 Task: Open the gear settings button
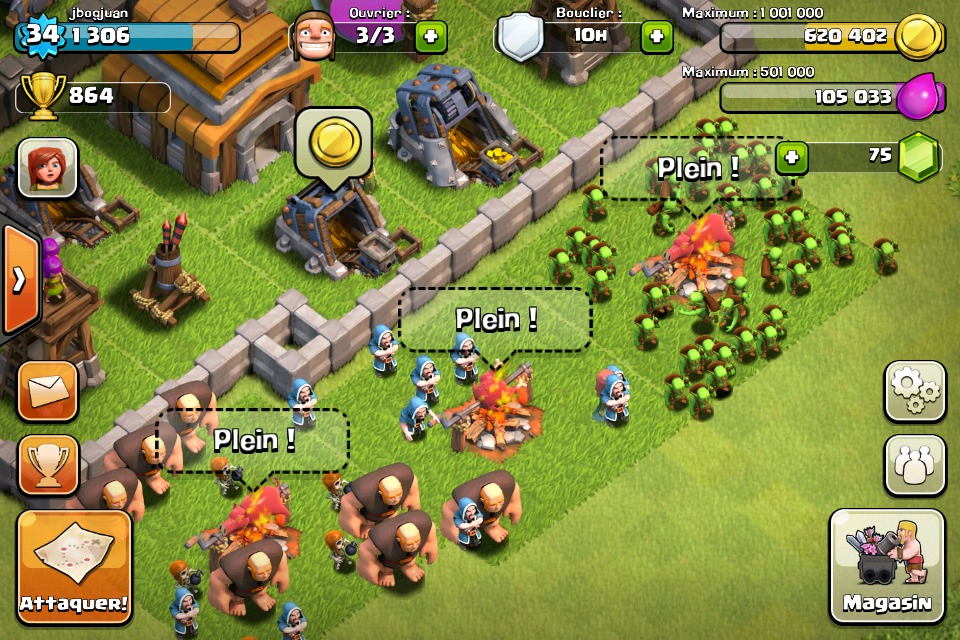[x=914, y=391]
